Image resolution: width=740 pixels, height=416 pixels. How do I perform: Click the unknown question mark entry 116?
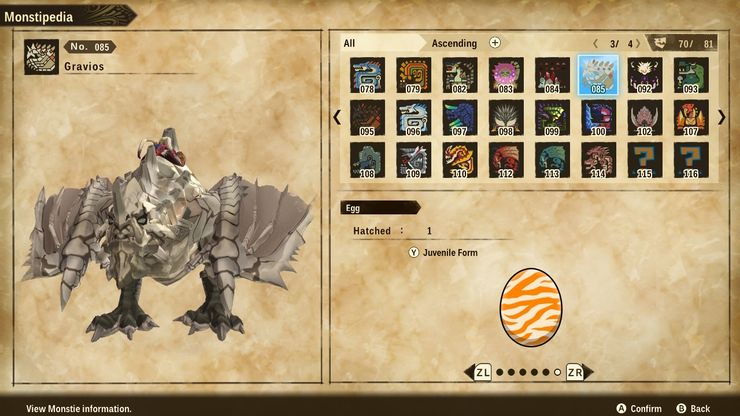(691, 160)
